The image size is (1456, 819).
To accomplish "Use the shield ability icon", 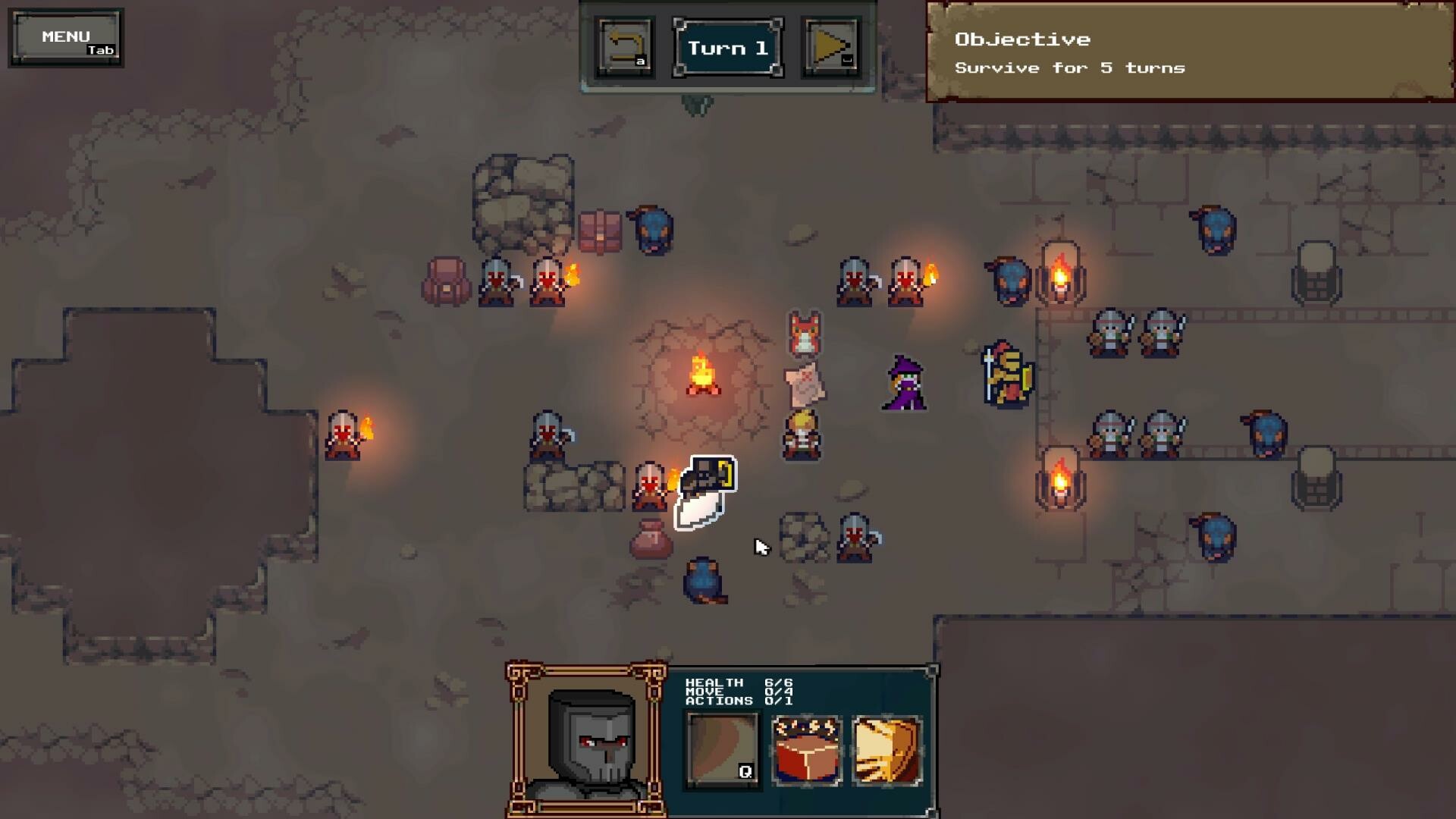I will click(886, 747).
